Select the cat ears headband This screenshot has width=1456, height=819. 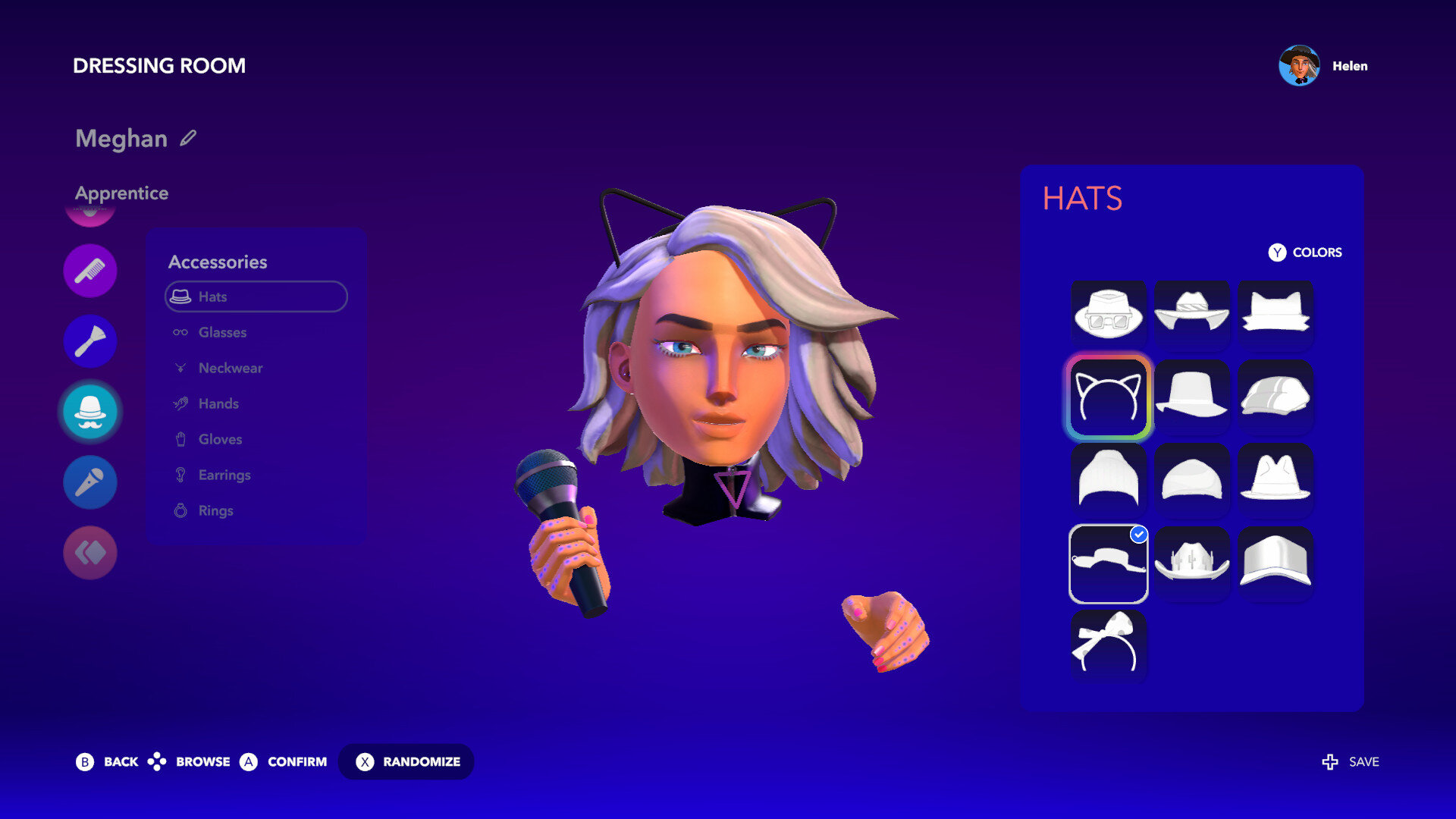click(x=1108, y=397)
